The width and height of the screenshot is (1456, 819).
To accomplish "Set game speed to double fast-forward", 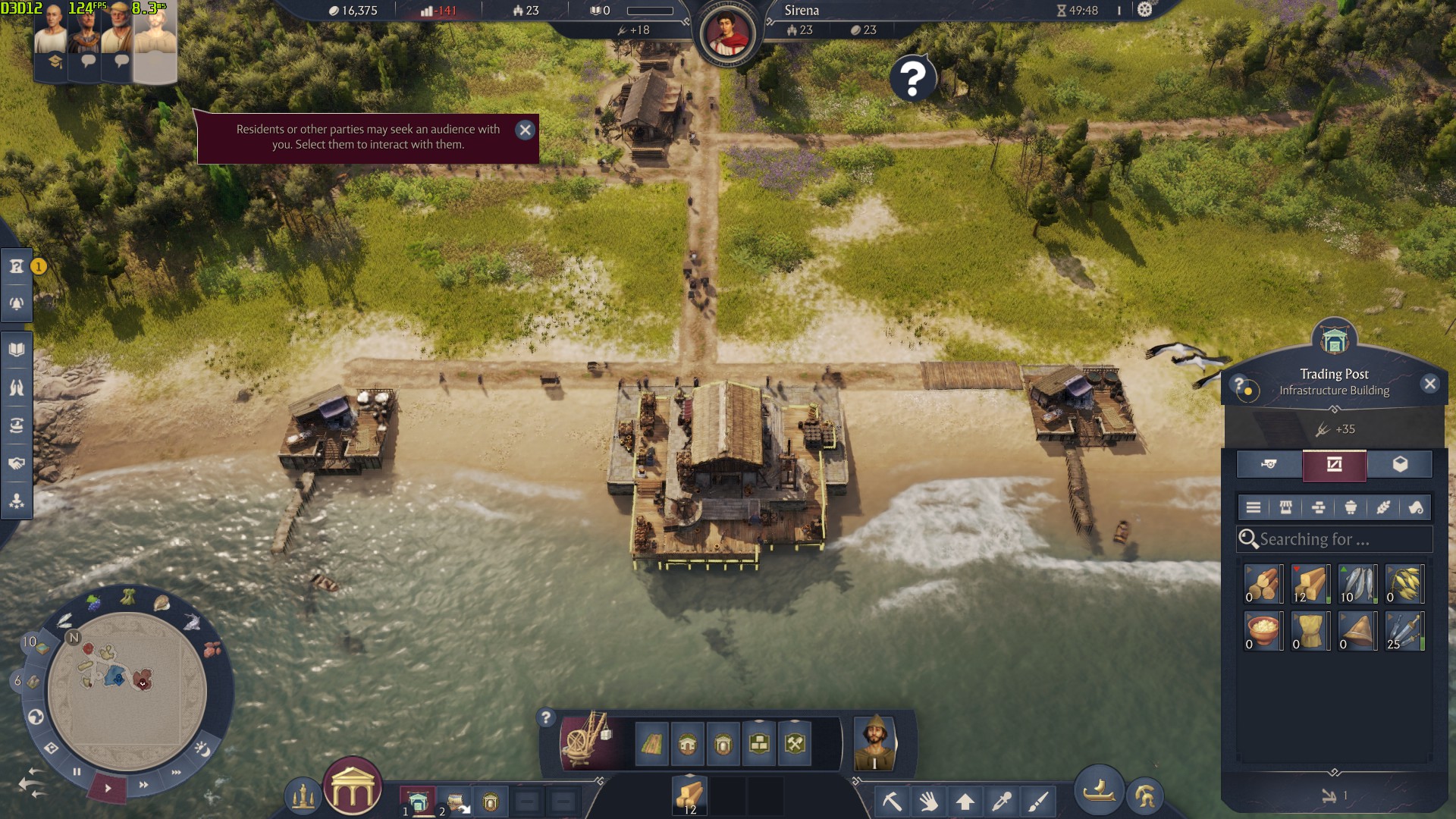I will tap(143, 785).
